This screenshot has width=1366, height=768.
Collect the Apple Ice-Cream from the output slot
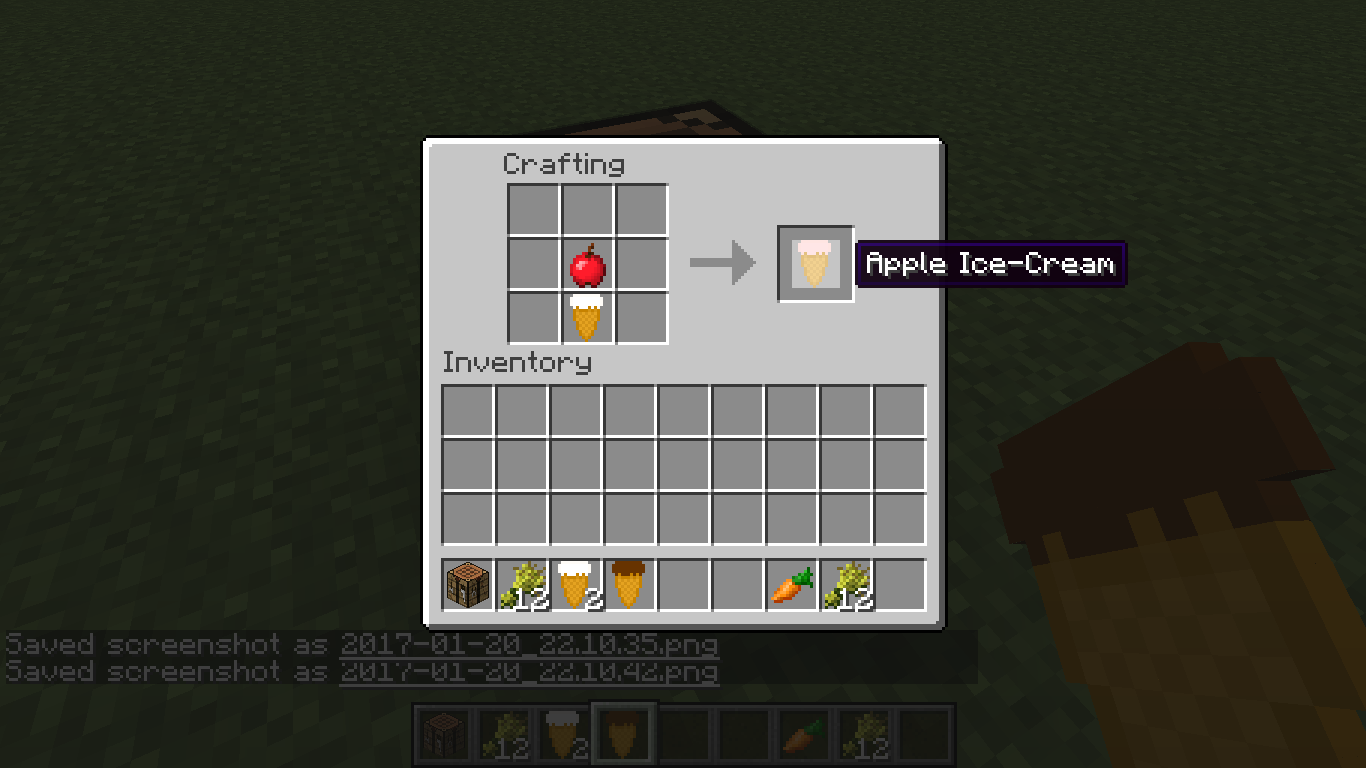[x=814, y=263]
